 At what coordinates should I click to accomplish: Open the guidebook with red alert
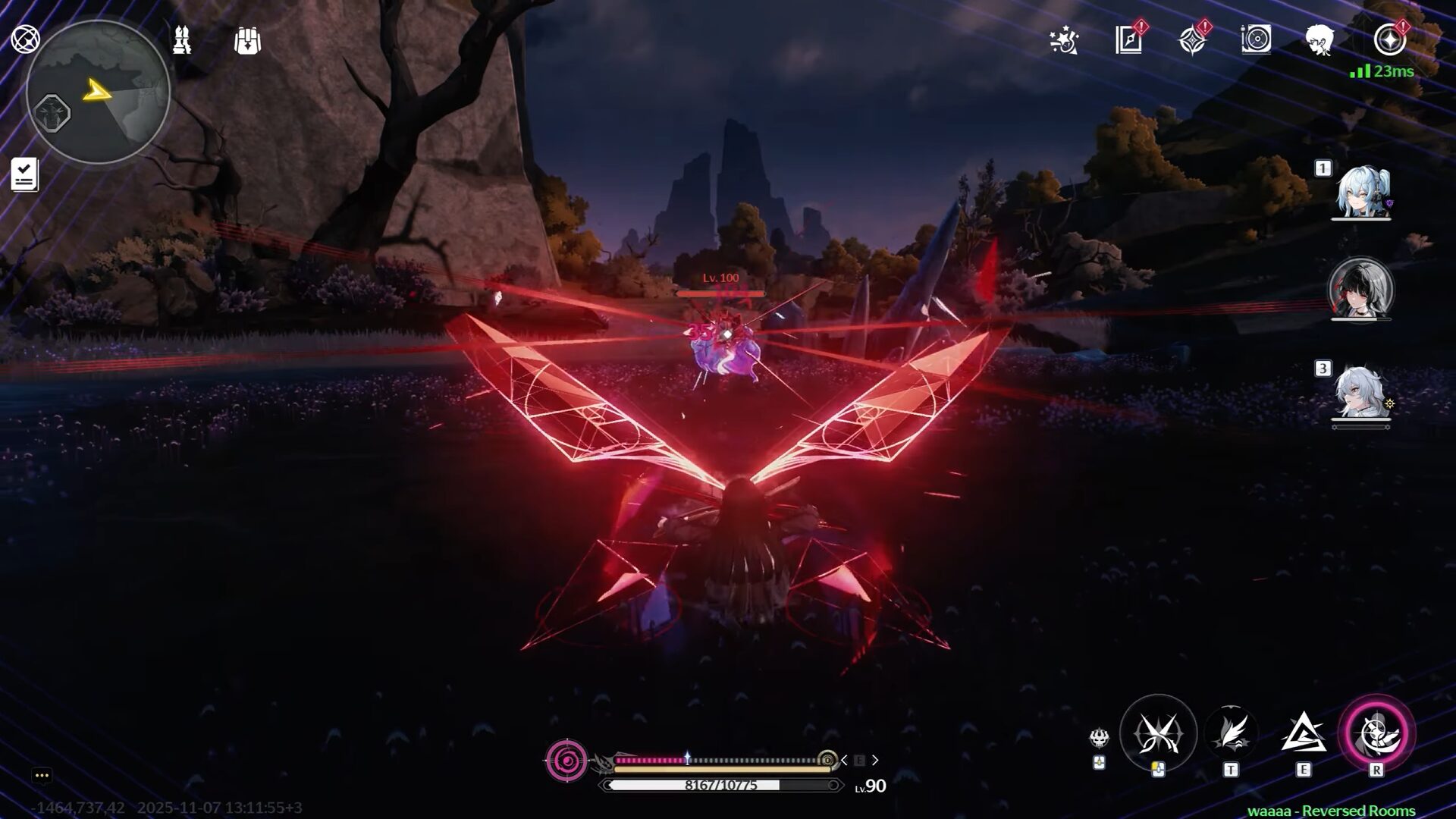pyautogui.click(x=1129, y=40)
